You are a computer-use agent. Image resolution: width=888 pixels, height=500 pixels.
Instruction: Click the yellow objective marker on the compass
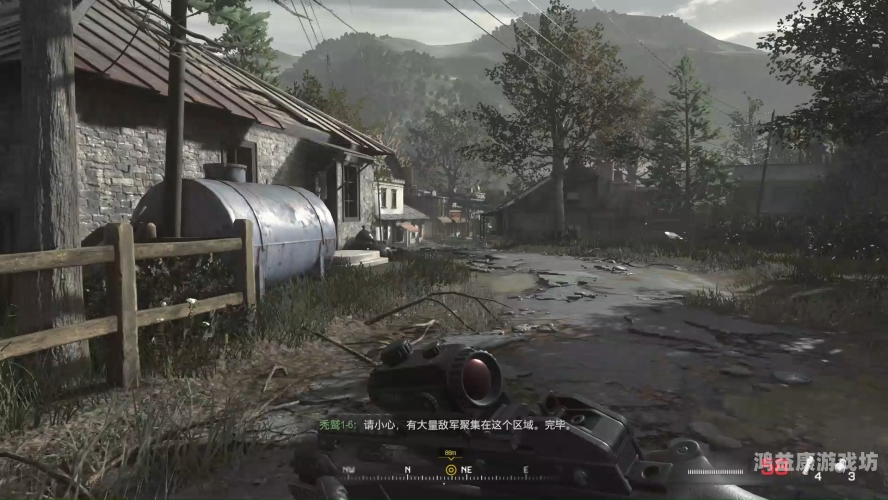pyautogui.click(x=451, y=469)
